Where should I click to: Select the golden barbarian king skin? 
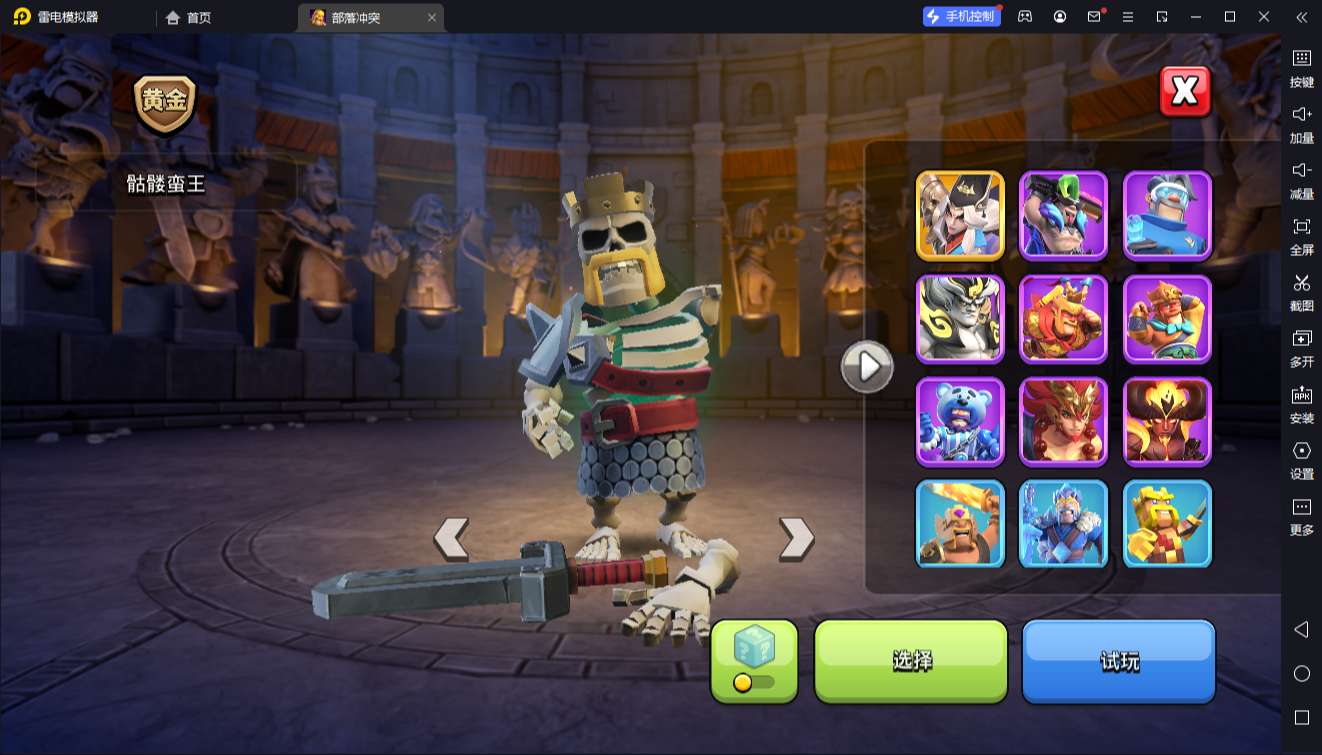[x=1167, y=524]
